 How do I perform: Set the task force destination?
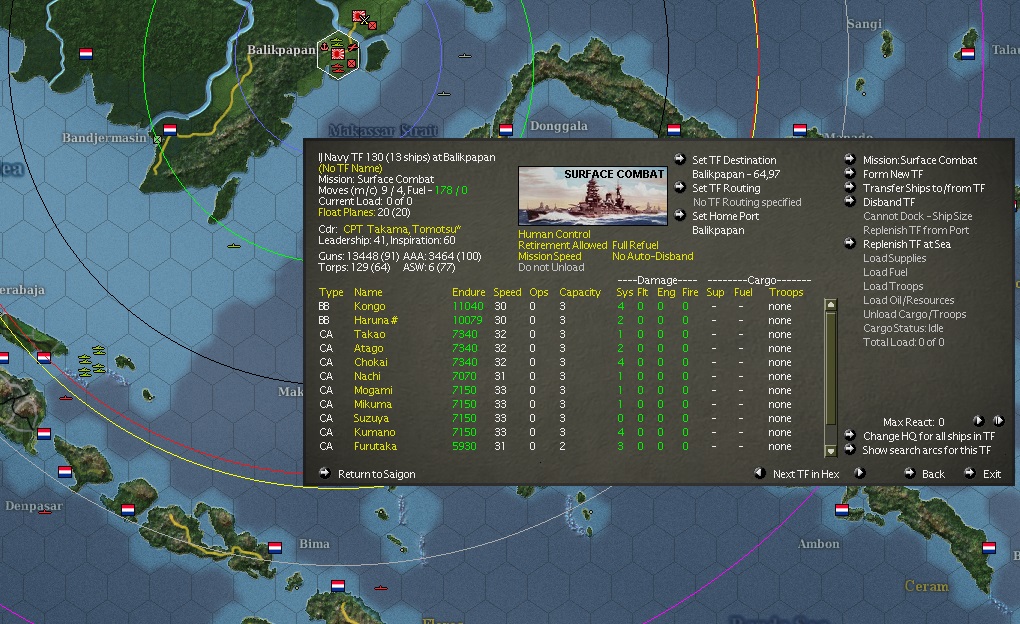pos(734,160)
